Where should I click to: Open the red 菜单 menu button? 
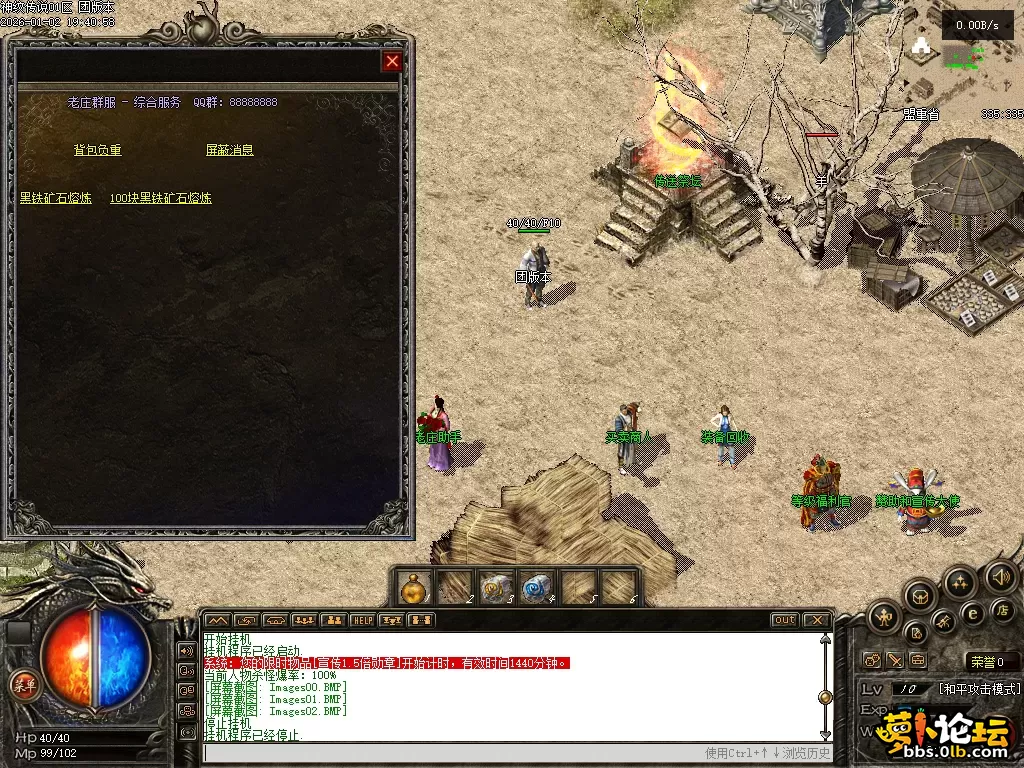click(23, 685)
